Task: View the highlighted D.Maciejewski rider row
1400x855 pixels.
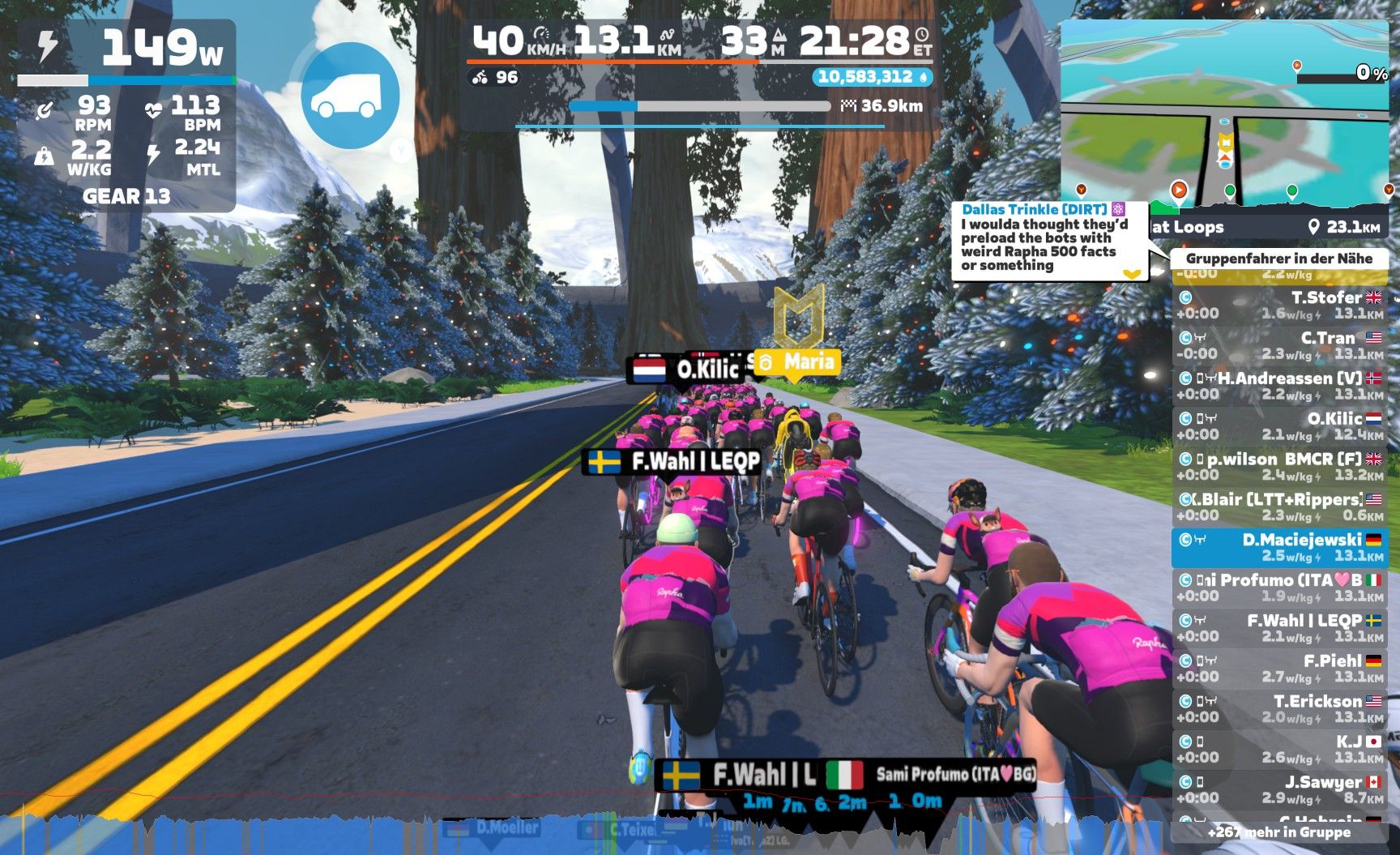Action: (x=1280, y=548)
